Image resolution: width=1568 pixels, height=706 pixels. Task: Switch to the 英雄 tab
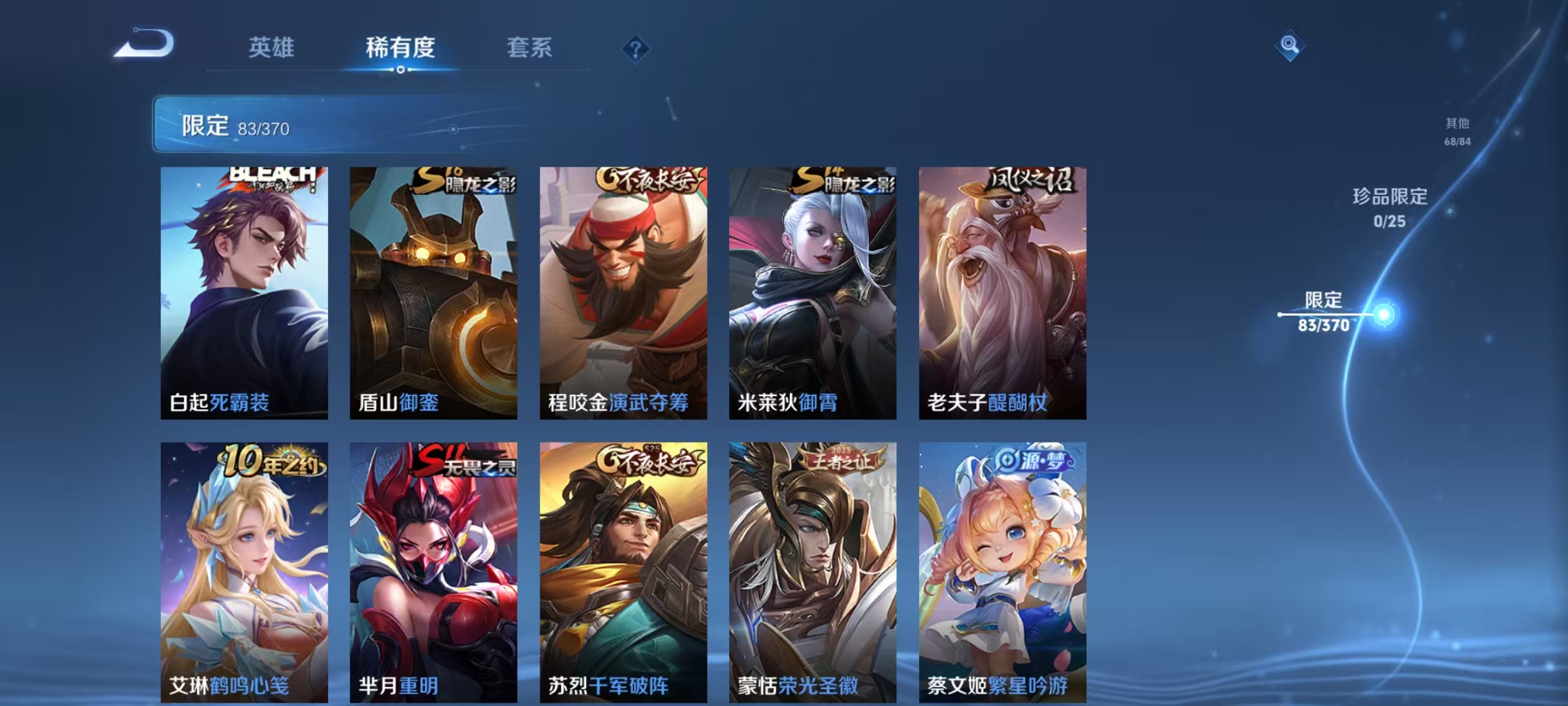pos(272,47)
